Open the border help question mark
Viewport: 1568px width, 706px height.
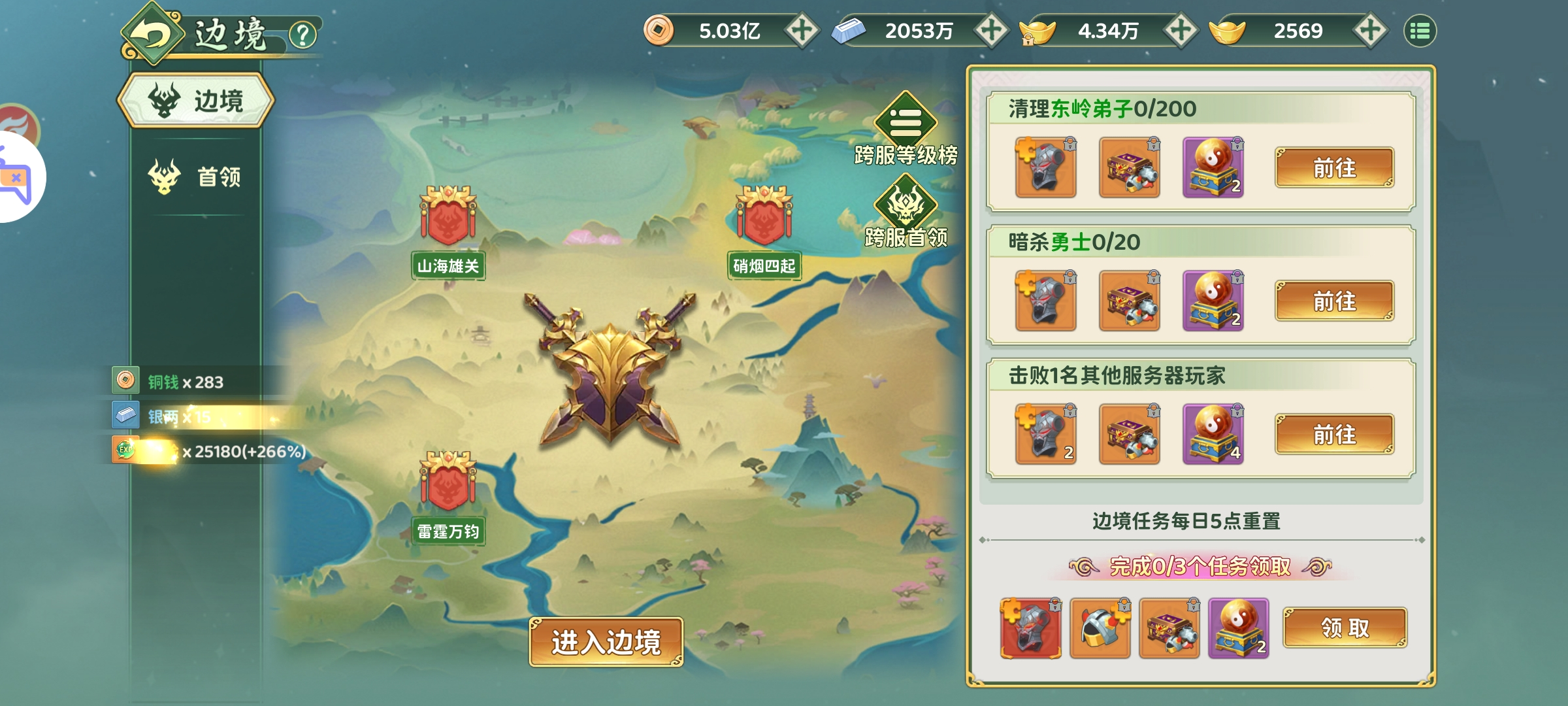(302, 35)
